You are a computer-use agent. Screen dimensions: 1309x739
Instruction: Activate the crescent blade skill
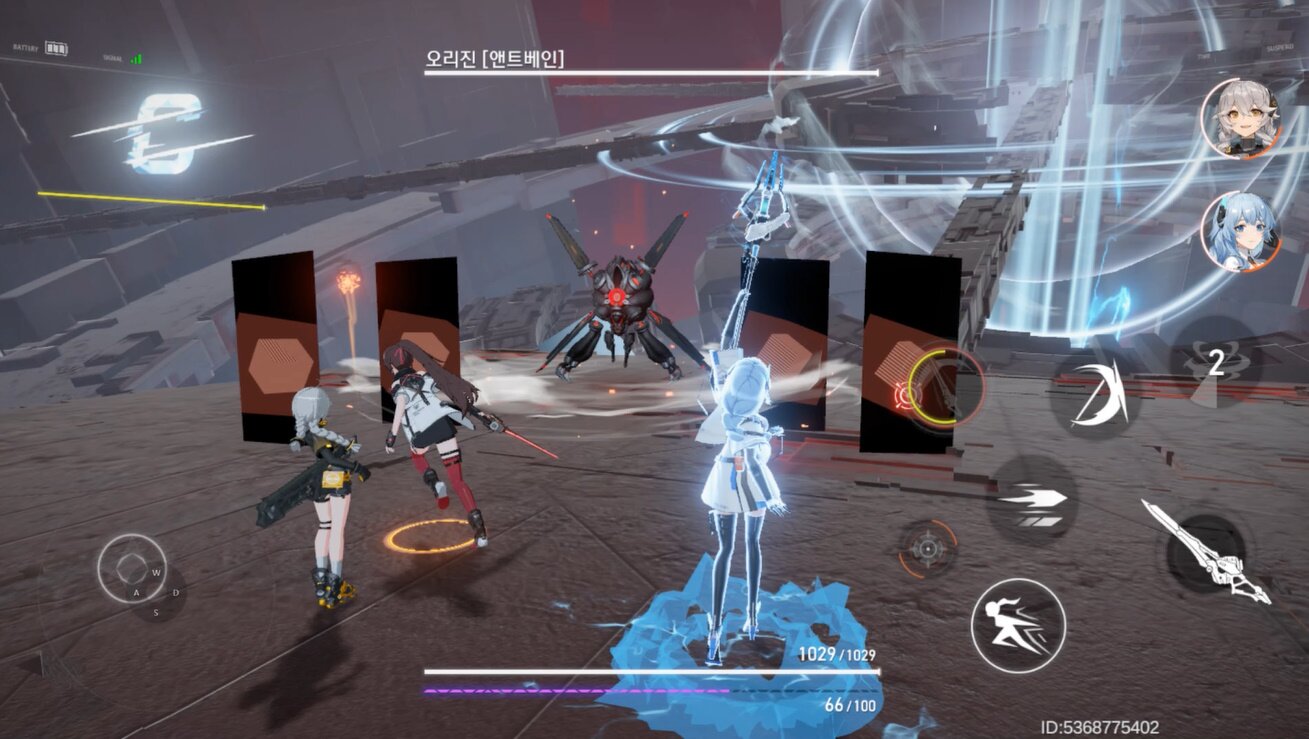tap(1097, 396)
